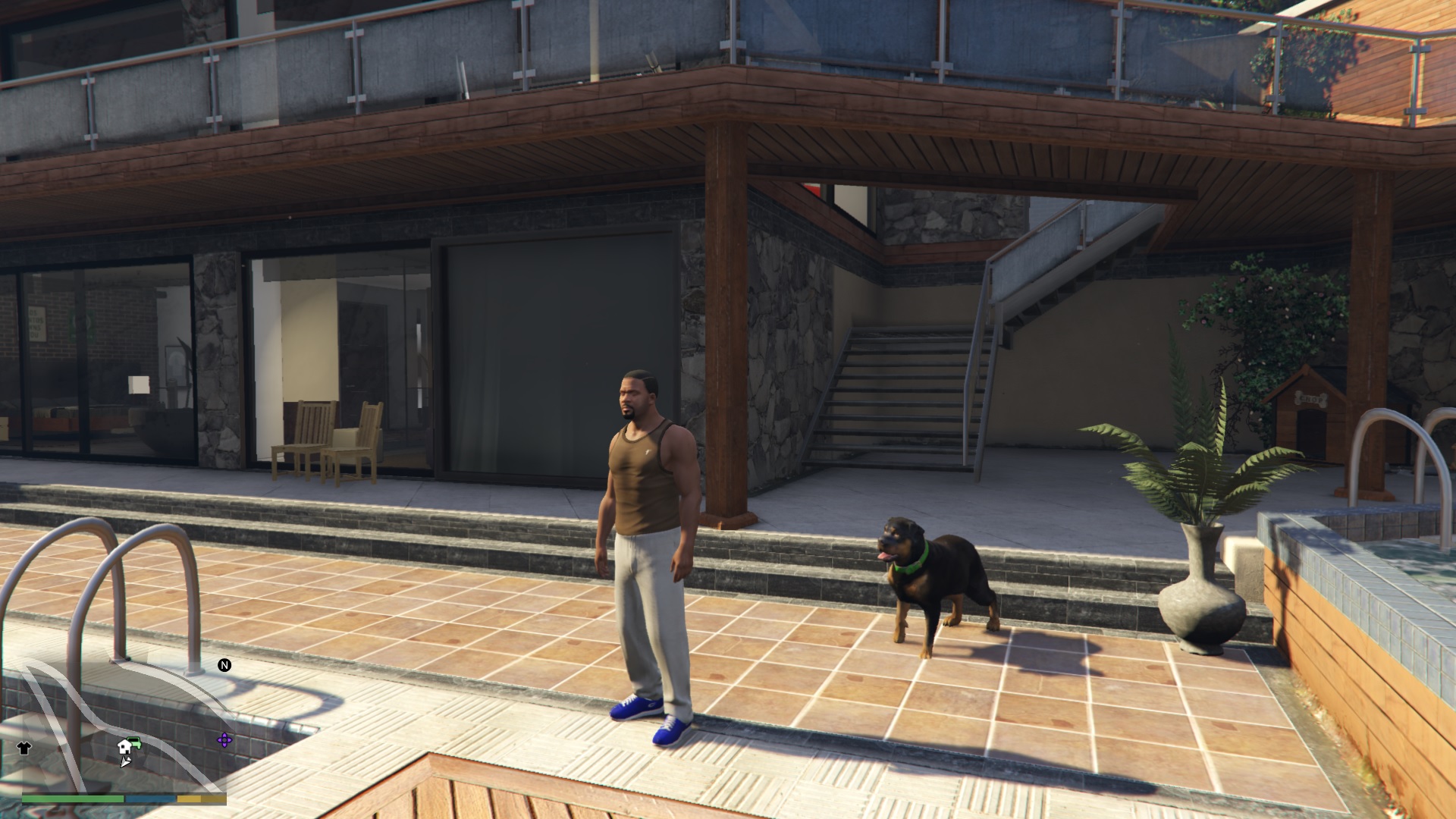The width and height of the screenshot is (1456, 819).
Task: Click the safehouse house blip on minimap
Action: 124,748
